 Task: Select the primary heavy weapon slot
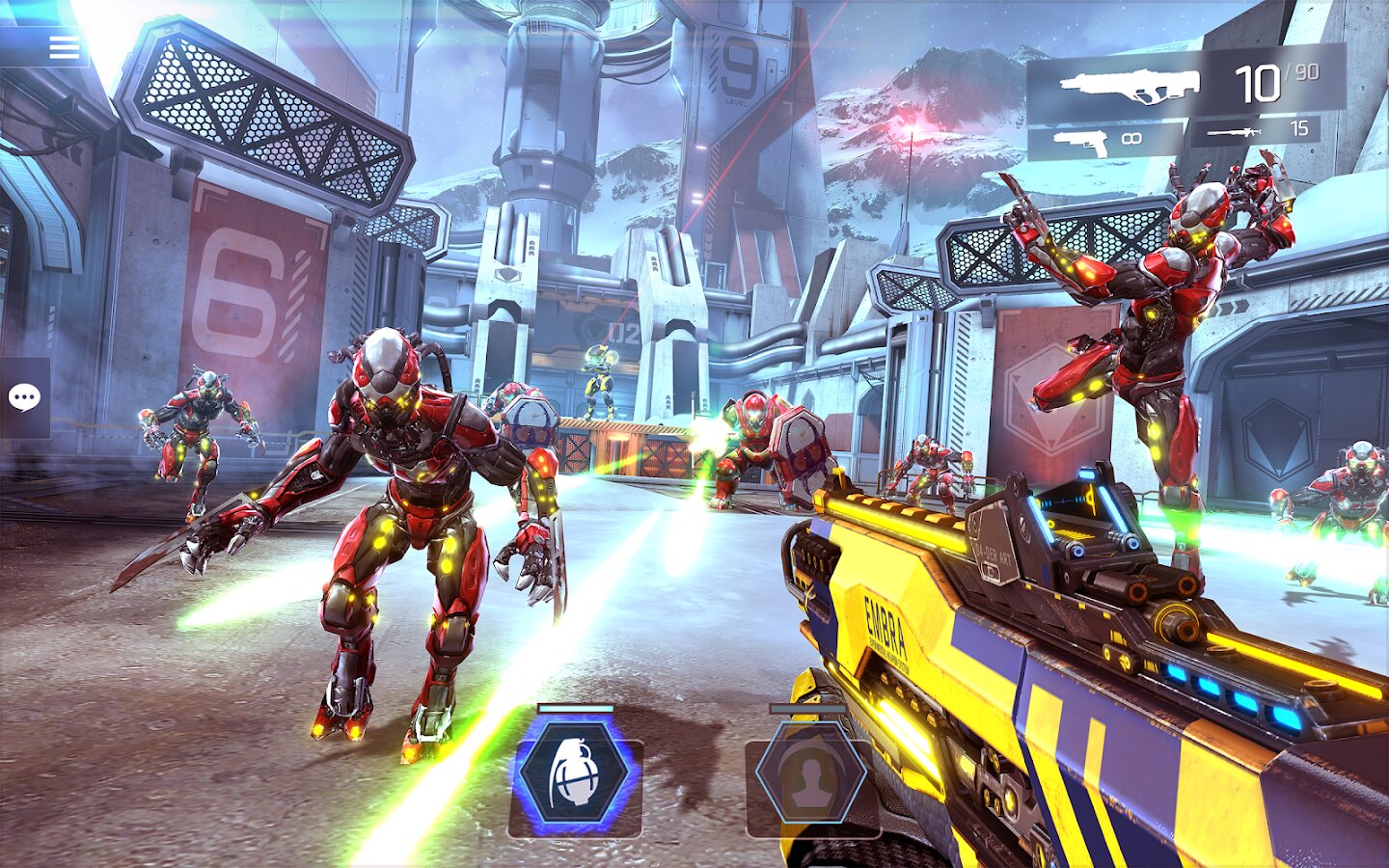[x=1185, y=85]
